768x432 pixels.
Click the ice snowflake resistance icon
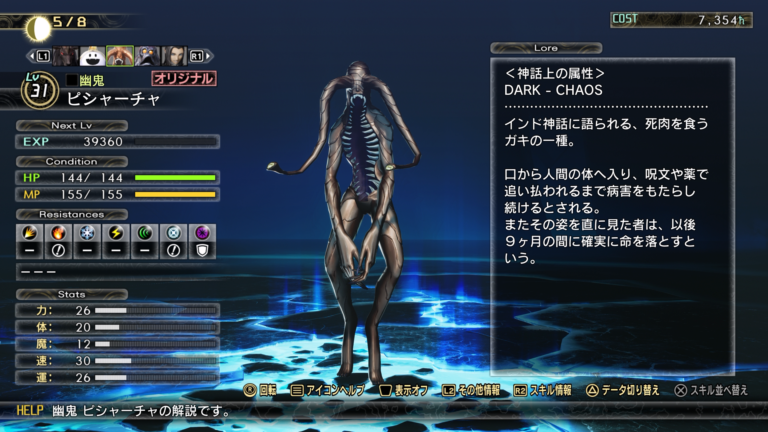point(88,232)
